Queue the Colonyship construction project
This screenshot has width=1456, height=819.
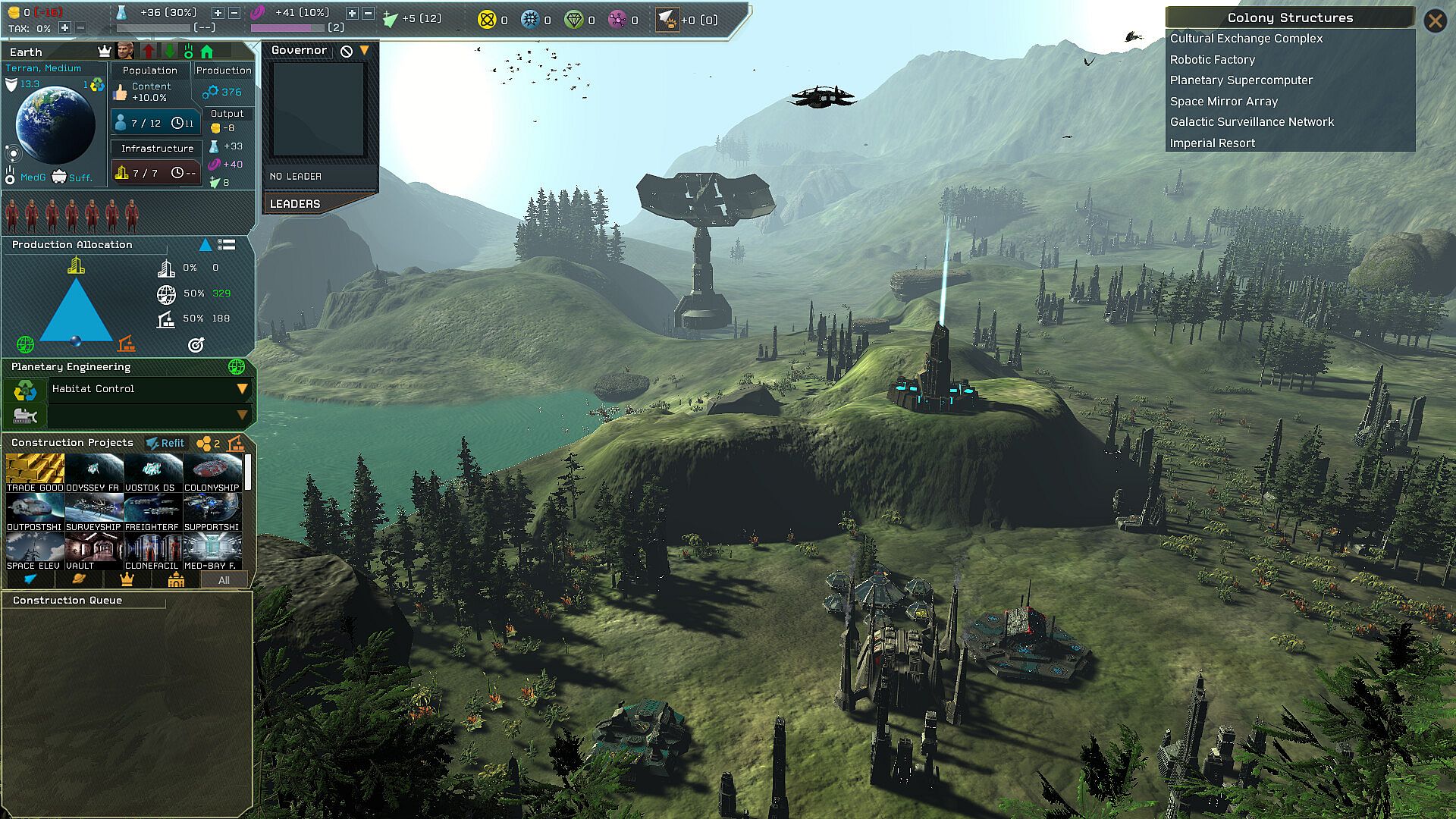click(212, 472)
